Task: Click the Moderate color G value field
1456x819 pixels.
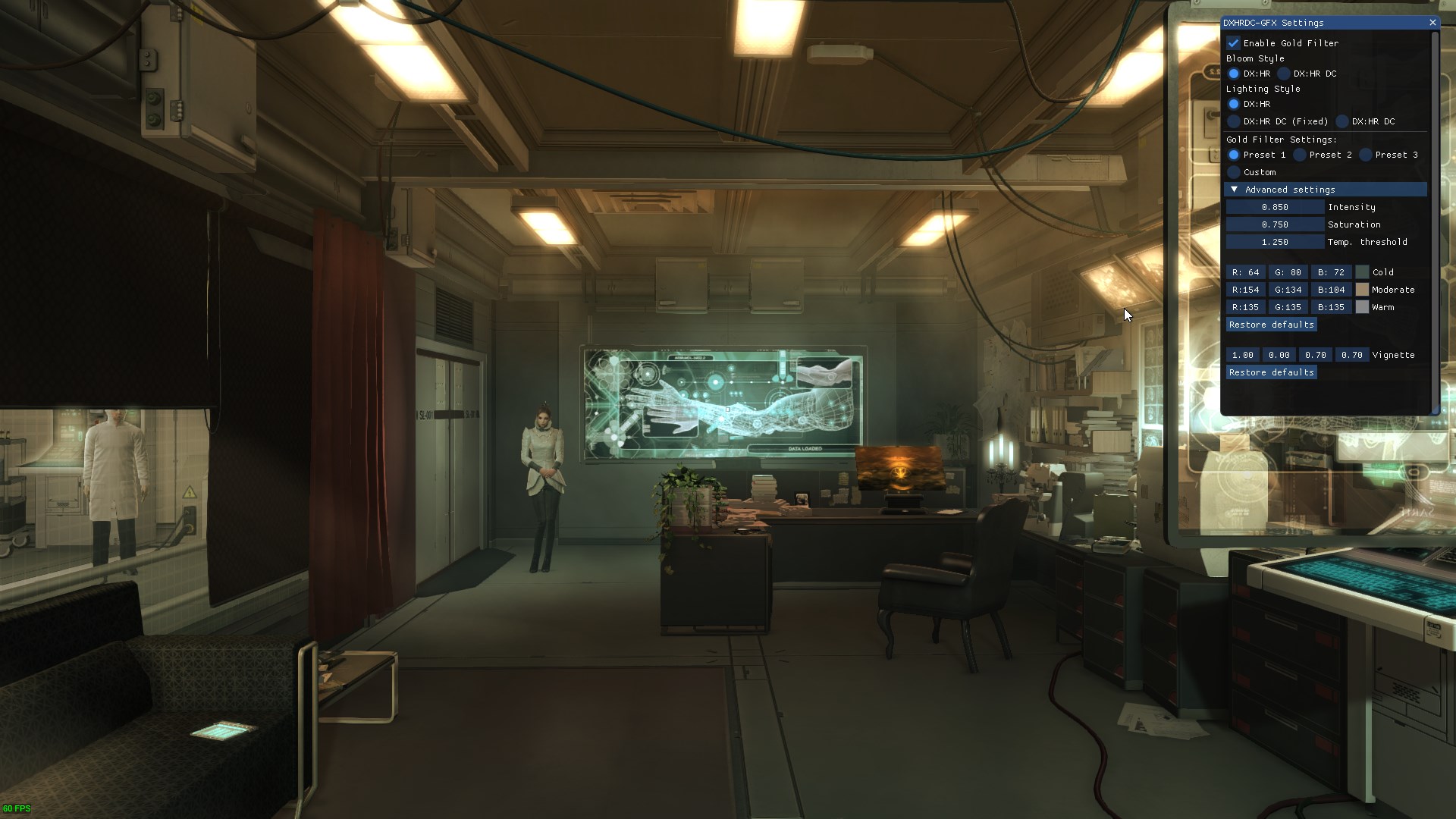Action: 1288,290
